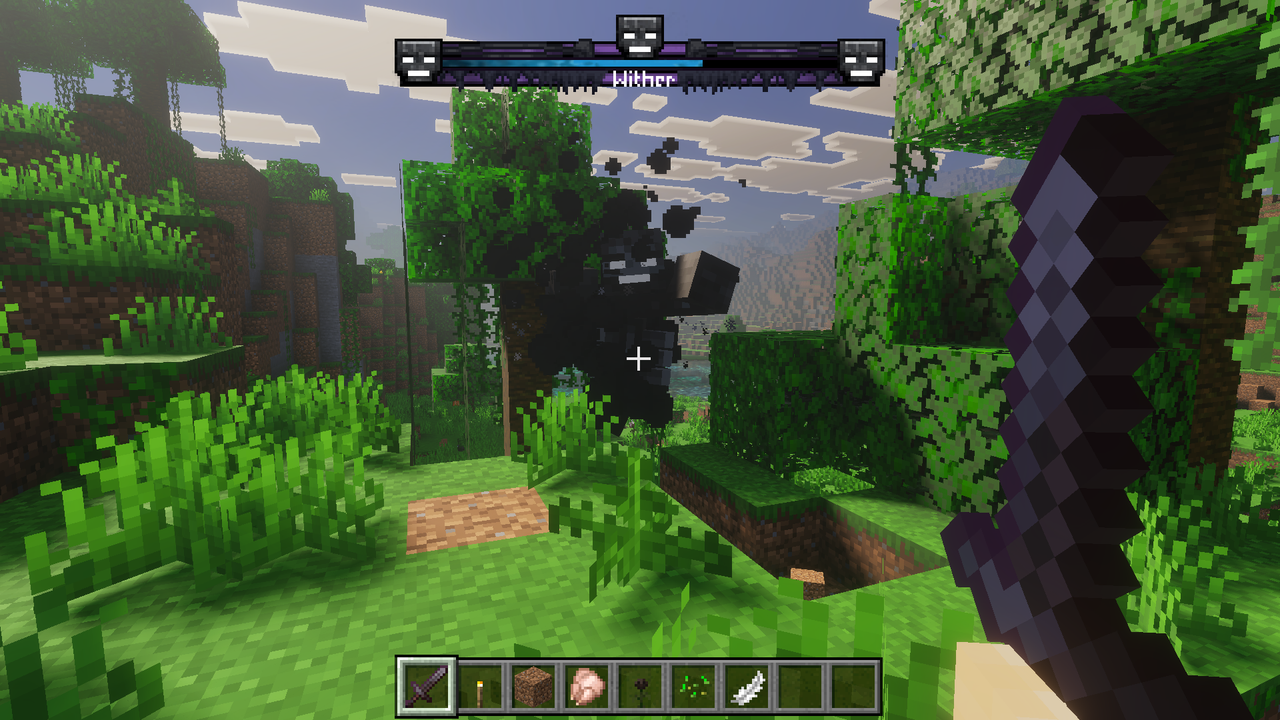Select the feather in the hotbar
1280x720 pixels.
[748, 685]
